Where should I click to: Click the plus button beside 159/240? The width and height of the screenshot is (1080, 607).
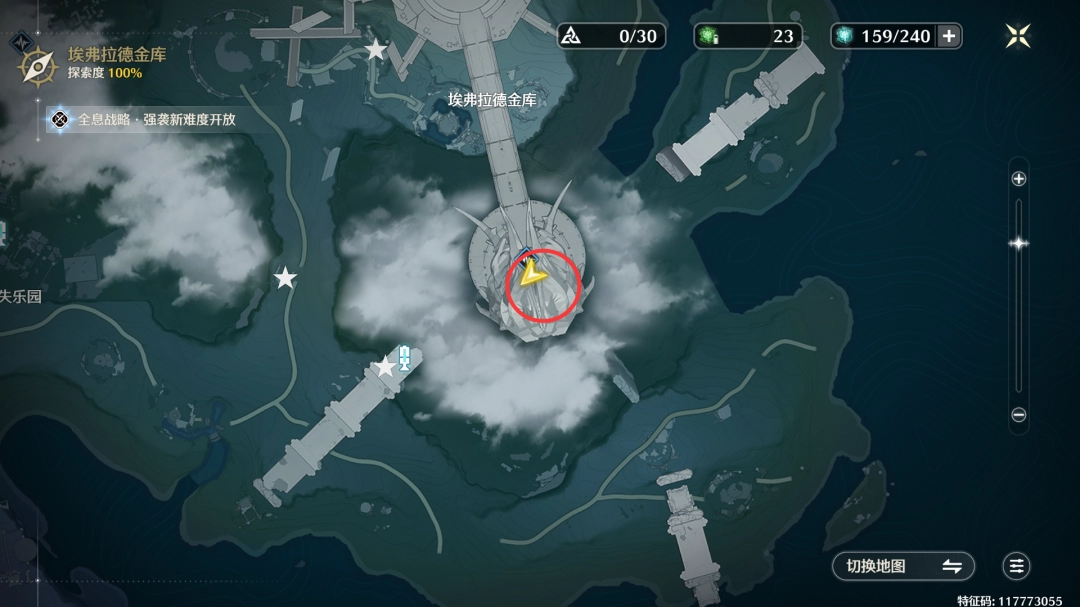point(949,36)
